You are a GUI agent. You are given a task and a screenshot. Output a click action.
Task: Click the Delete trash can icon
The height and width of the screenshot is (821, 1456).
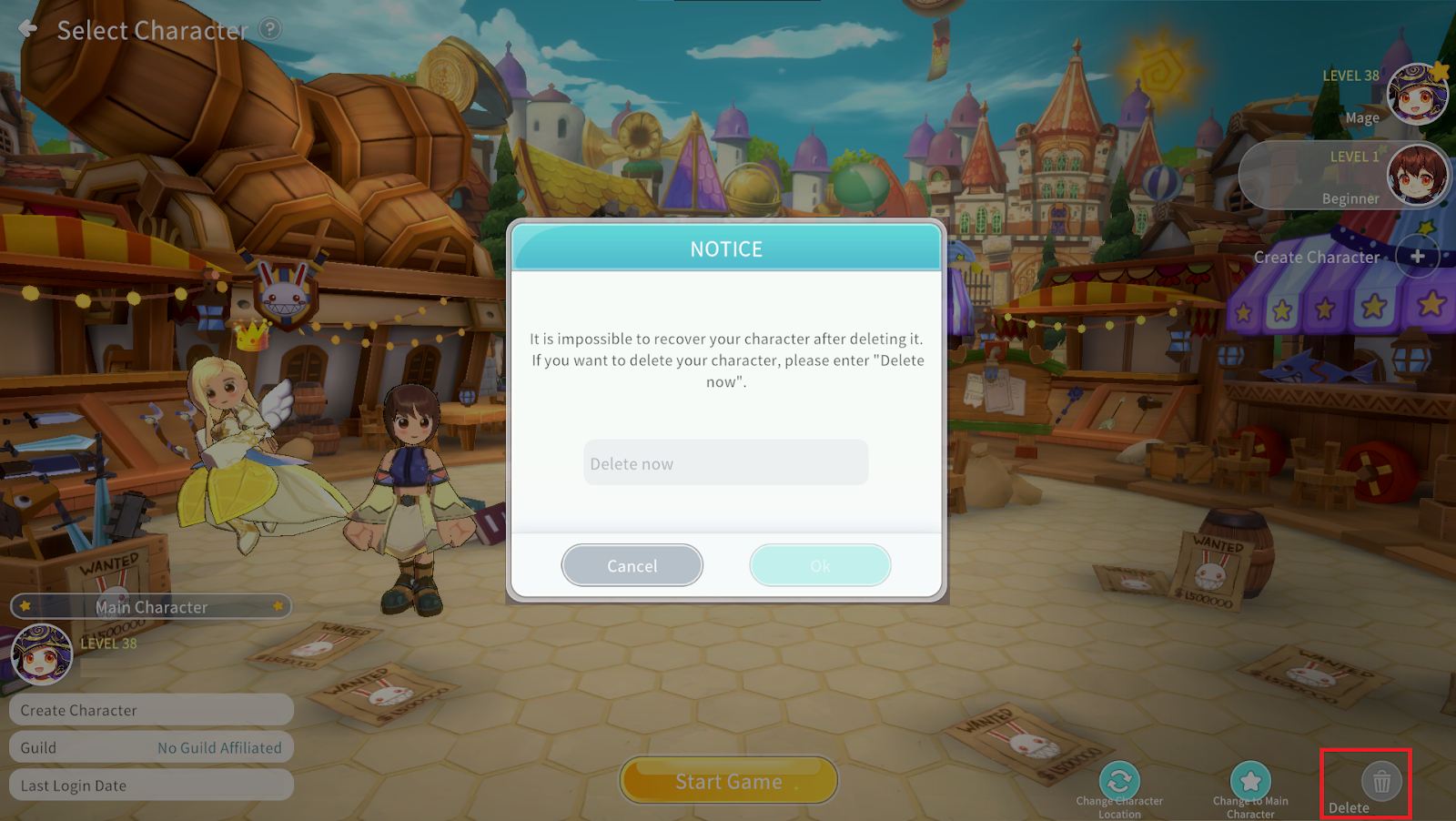[x=1380, y=781]
